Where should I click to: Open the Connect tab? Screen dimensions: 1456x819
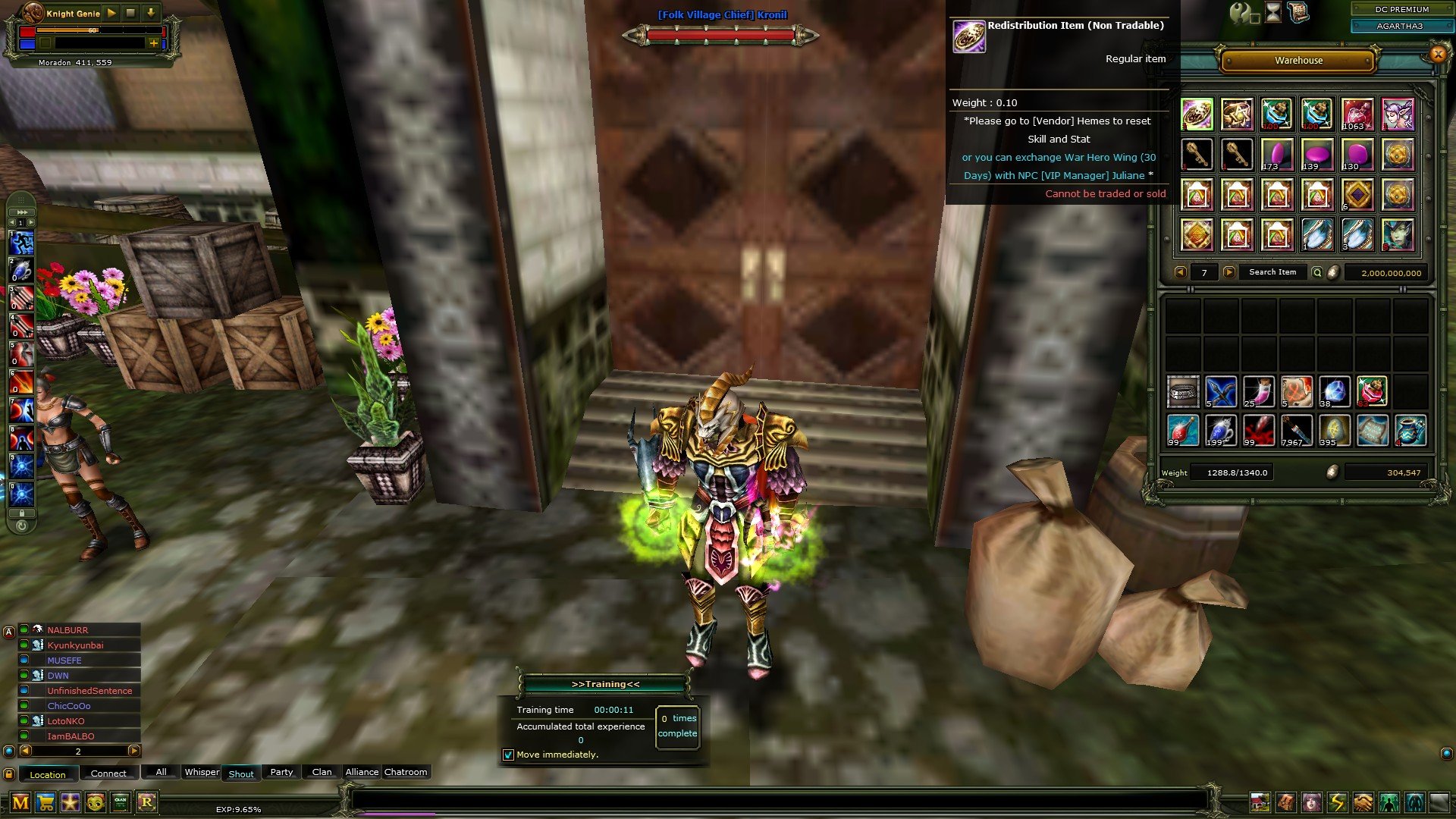point(108,773)
